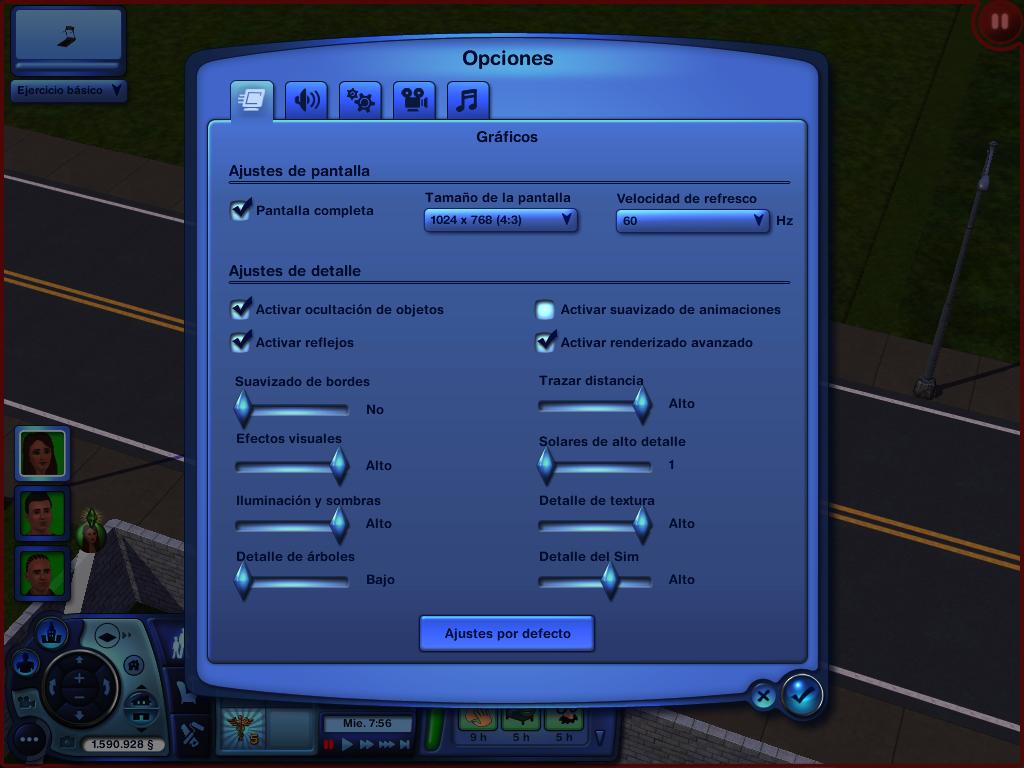Cancel options with the X button

tap(762, 696)
